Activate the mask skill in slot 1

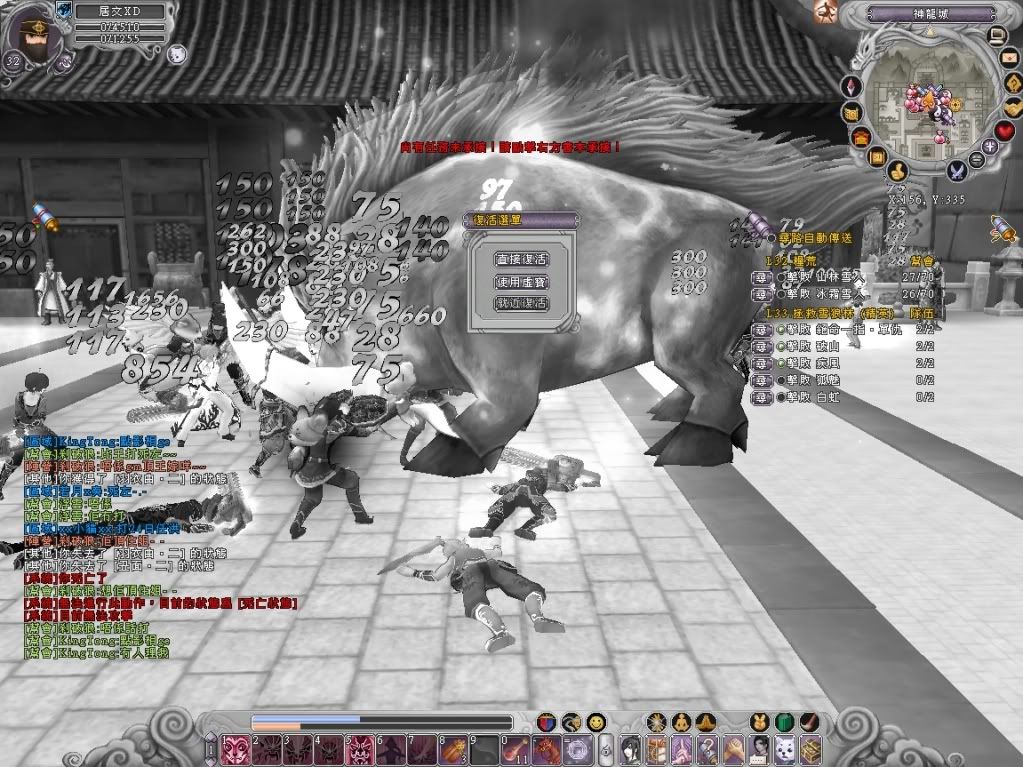pos(236,748)
